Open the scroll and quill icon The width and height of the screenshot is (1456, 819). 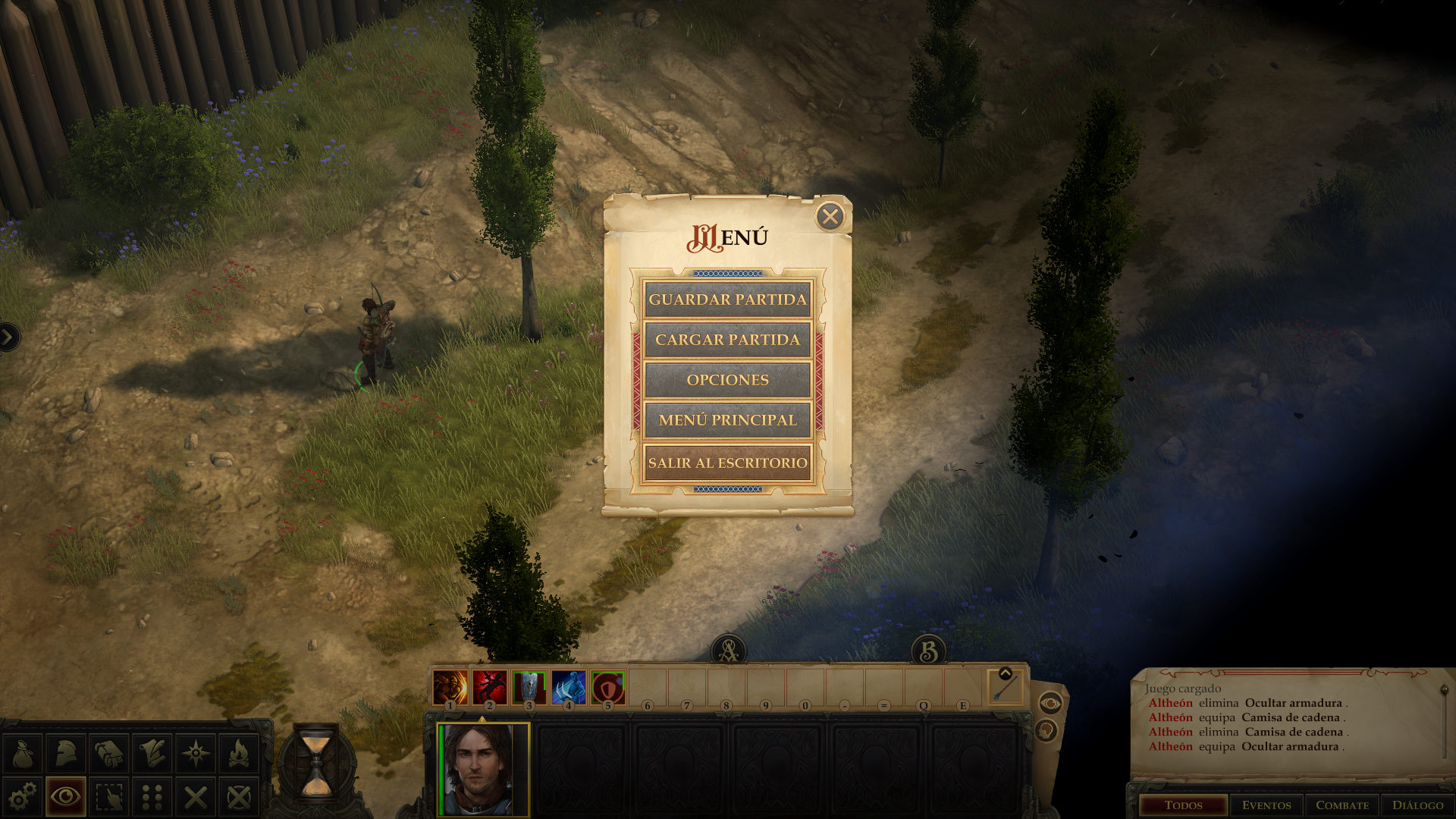pyautogui.click(x=152, y=754)
